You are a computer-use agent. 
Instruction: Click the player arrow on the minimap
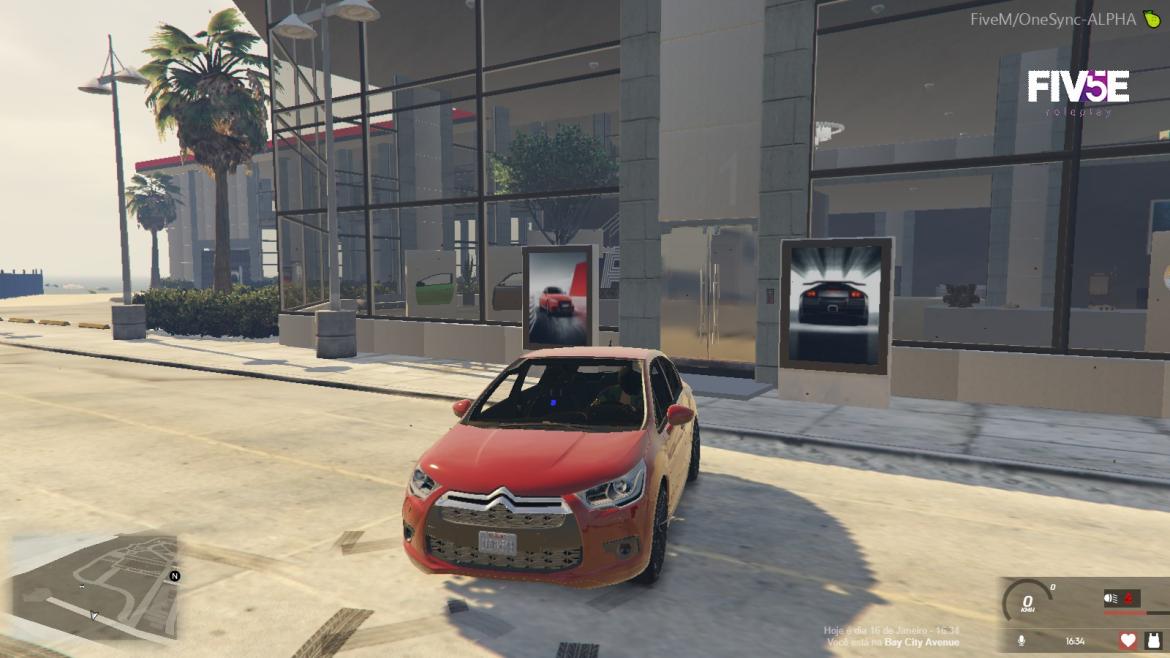(93, 615)
